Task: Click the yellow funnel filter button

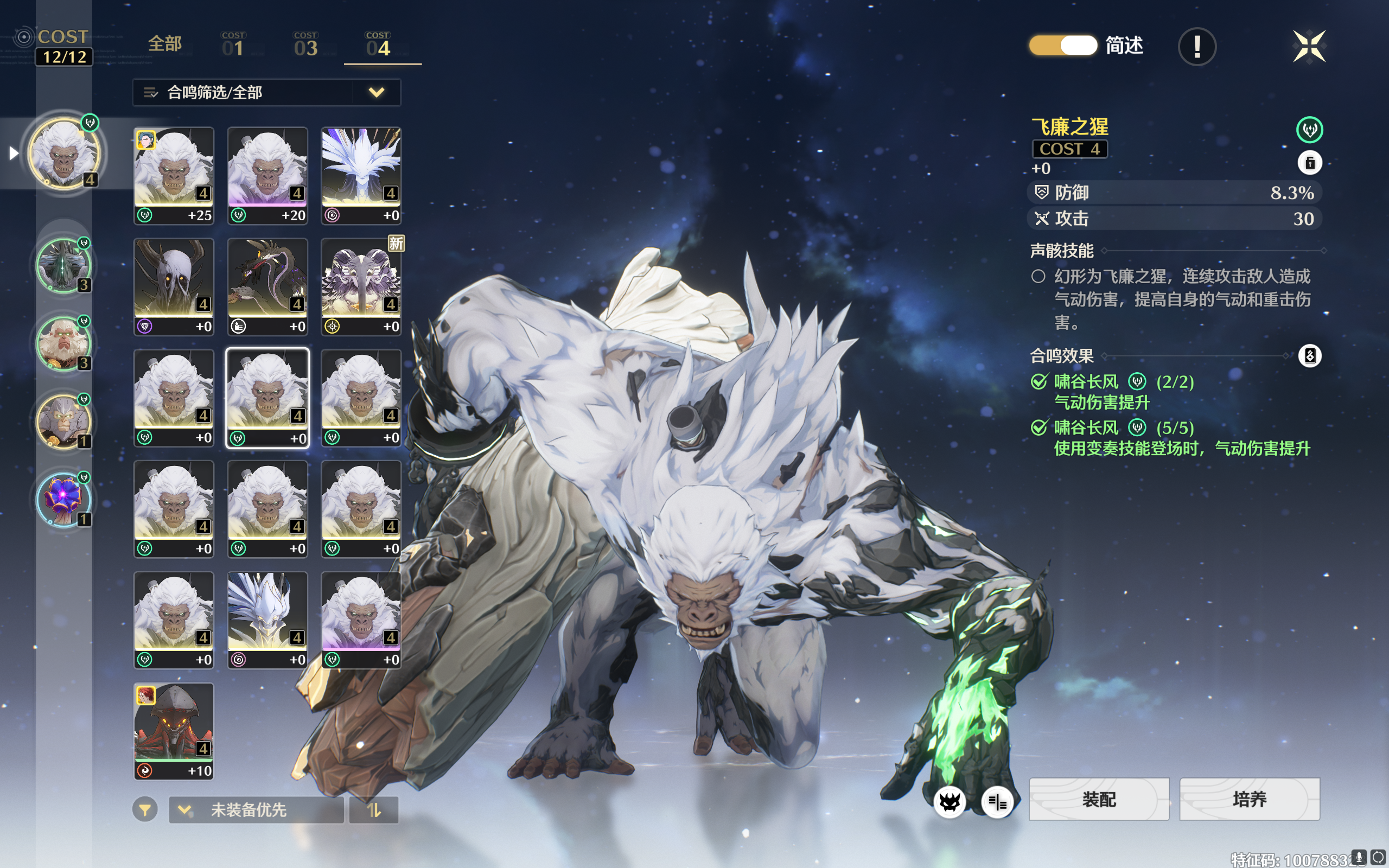Action: pyautogui.click(x=145, y=810)
